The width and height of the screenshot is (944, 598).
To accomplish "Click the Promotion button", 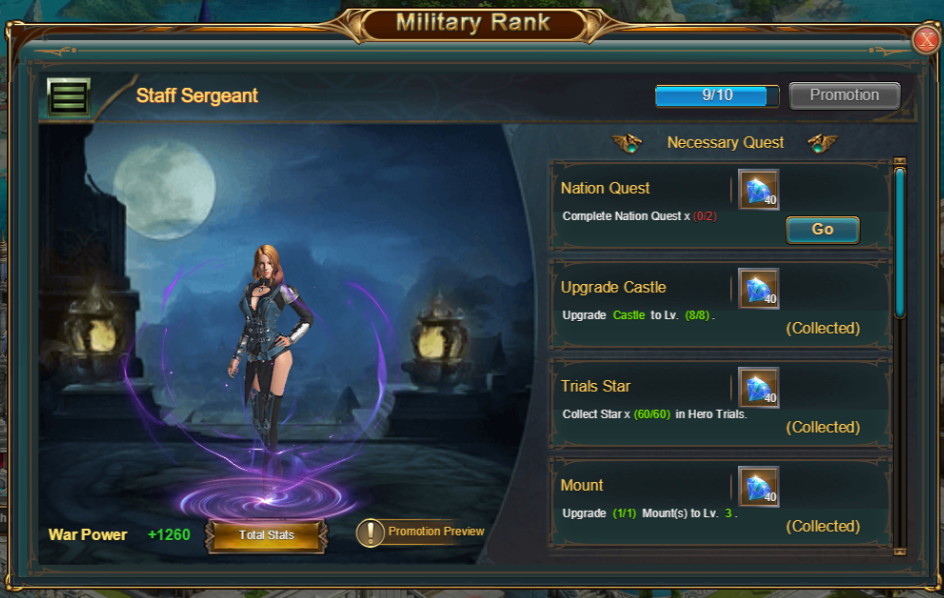I will click(844, 95).
